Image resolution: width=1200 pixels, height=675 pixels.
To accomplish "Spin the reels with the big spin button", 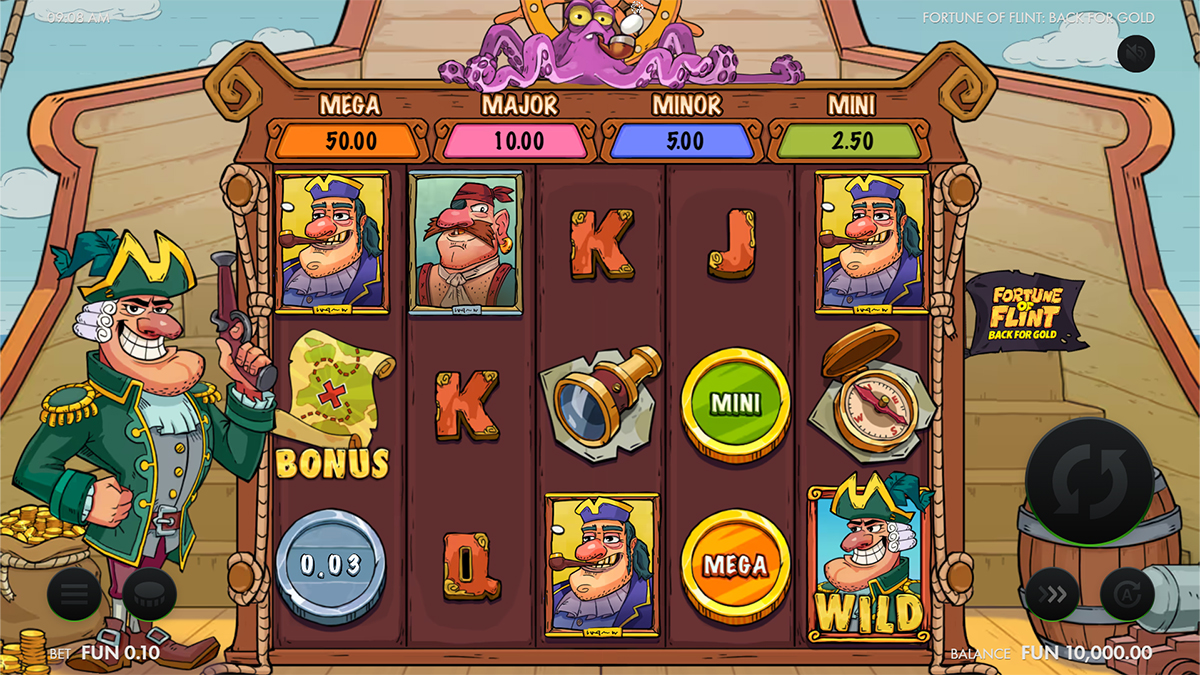I will coord(1090,481).
